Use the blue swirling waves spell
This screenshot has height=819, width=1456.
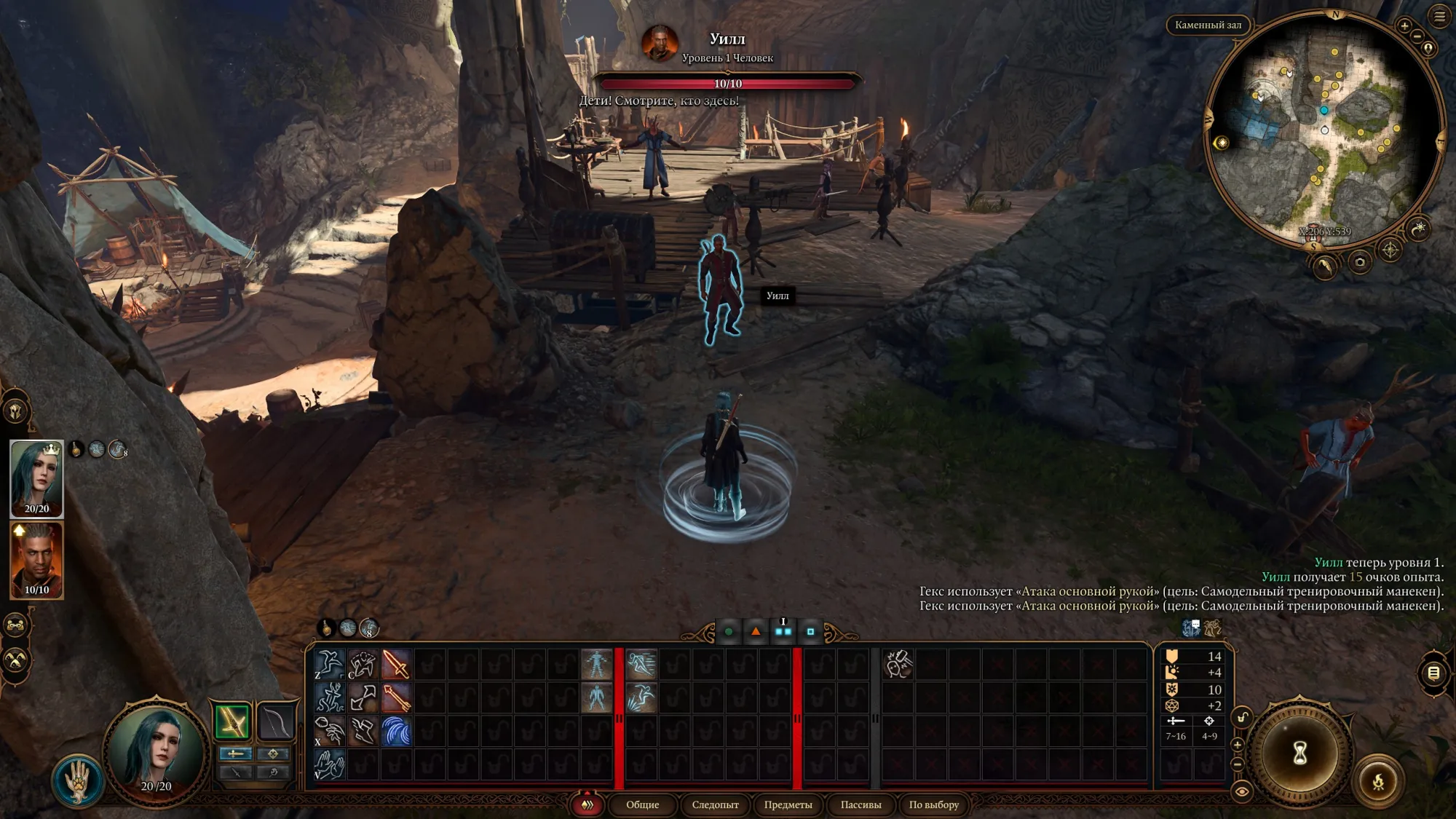pos(396,732)
